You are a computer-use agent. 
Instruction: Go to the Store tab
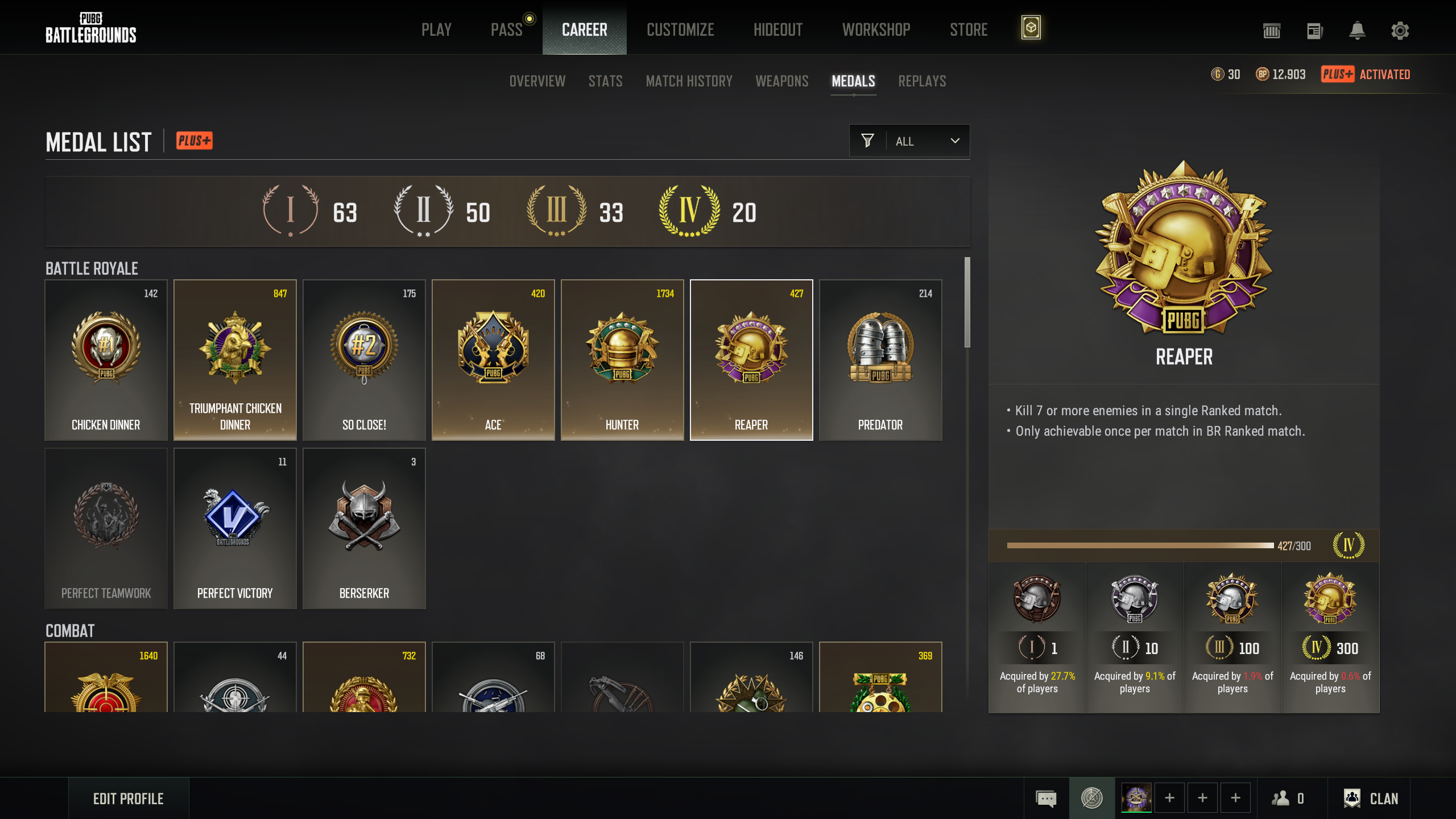tap(969, 30)
